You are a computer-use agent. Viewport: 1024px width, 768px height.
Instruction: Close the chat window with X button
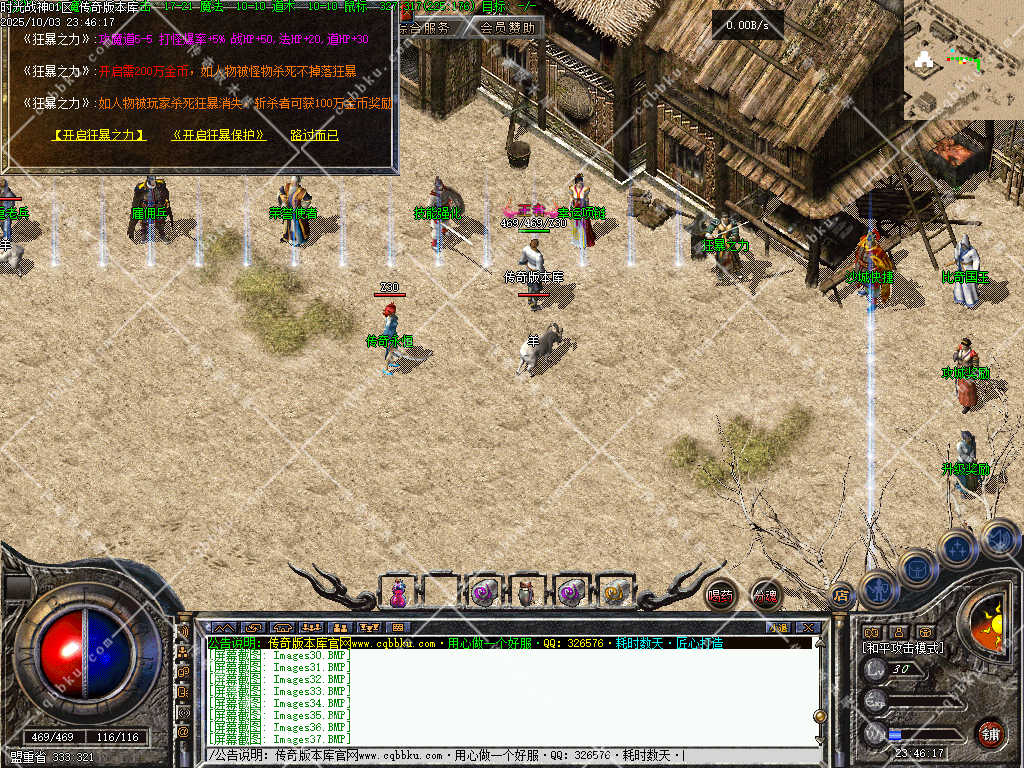(808, 628)
